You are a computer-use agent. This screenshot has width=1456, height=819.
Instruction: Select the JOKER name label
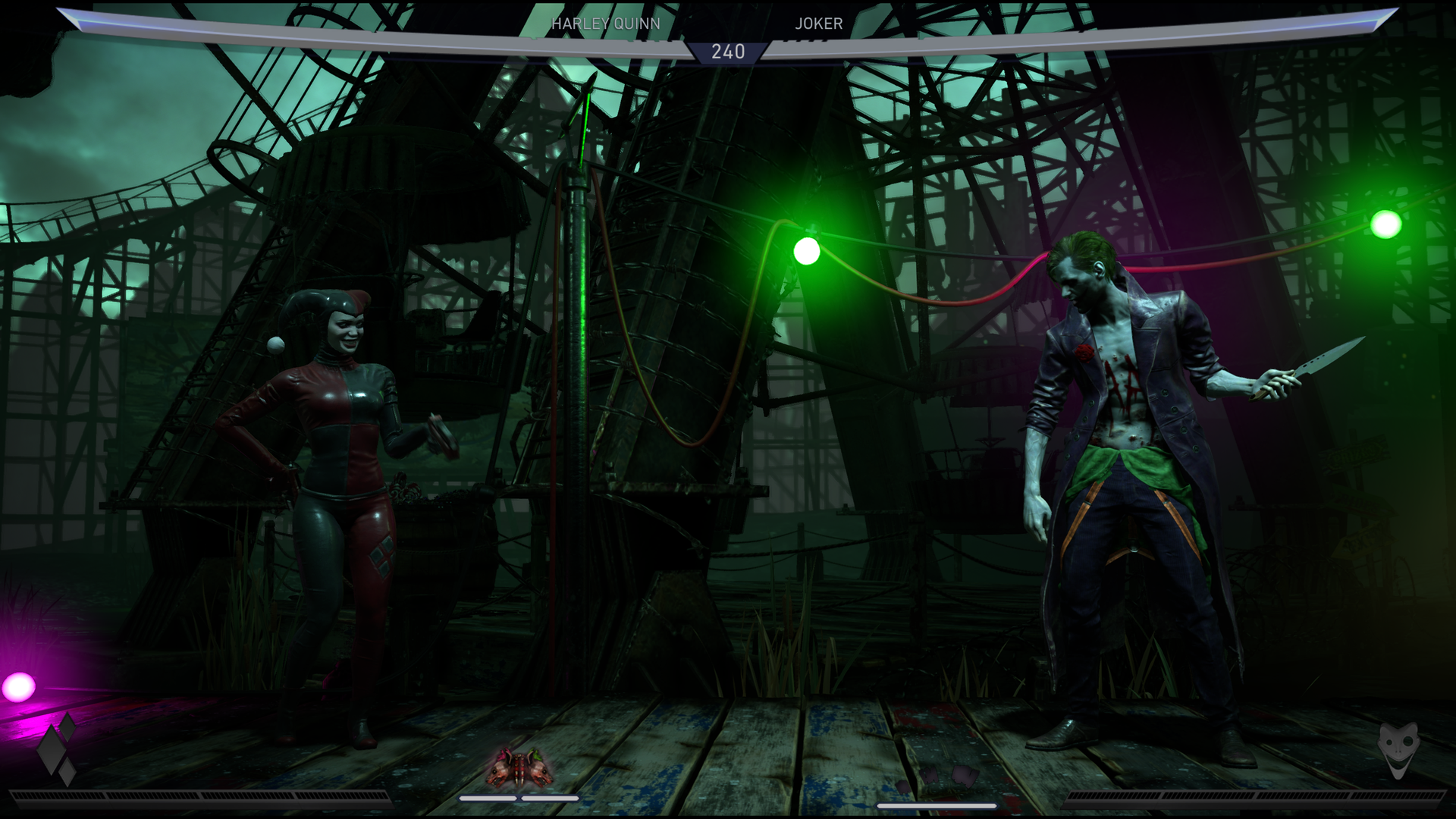[817, 24]
